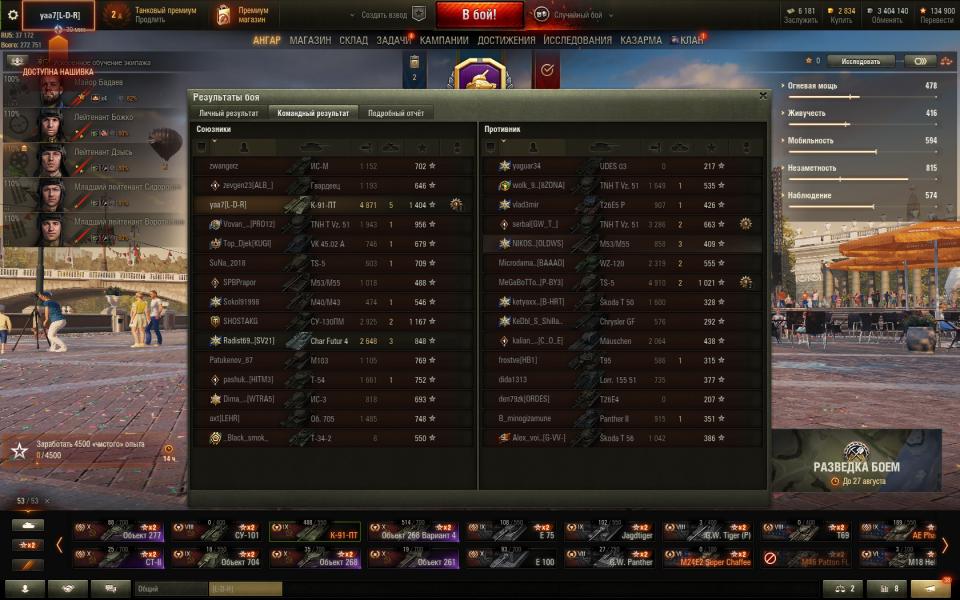960x600 pixels.
Task: Click the Исследовать button
Action: coord(860,61)
